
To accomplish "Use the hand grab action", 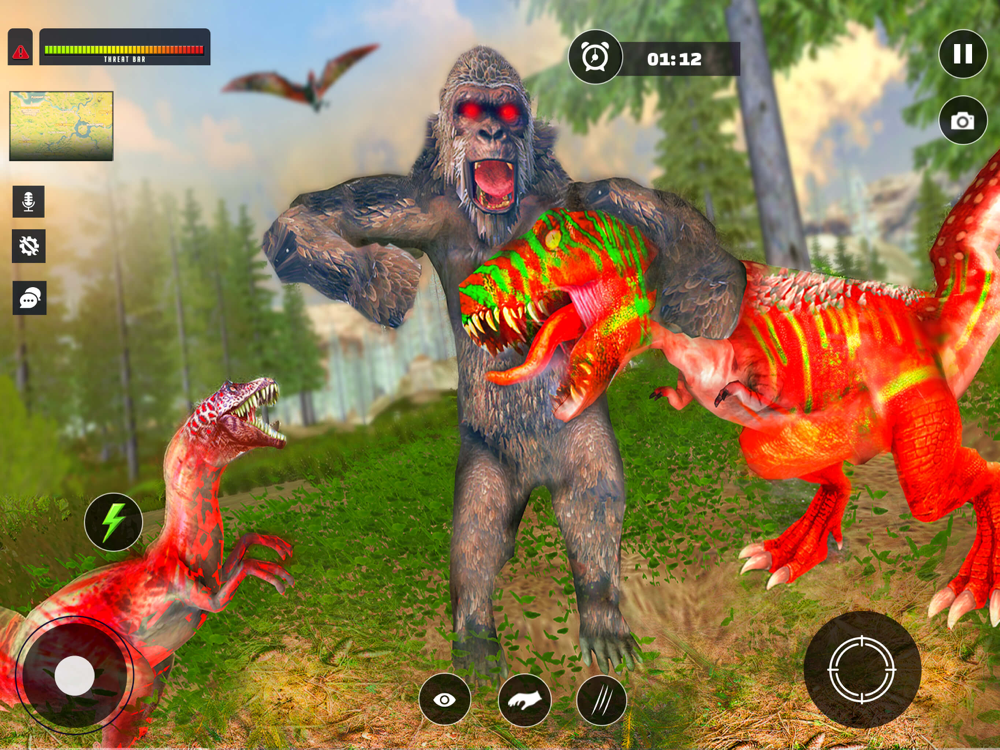I will (x=524, y=700).
